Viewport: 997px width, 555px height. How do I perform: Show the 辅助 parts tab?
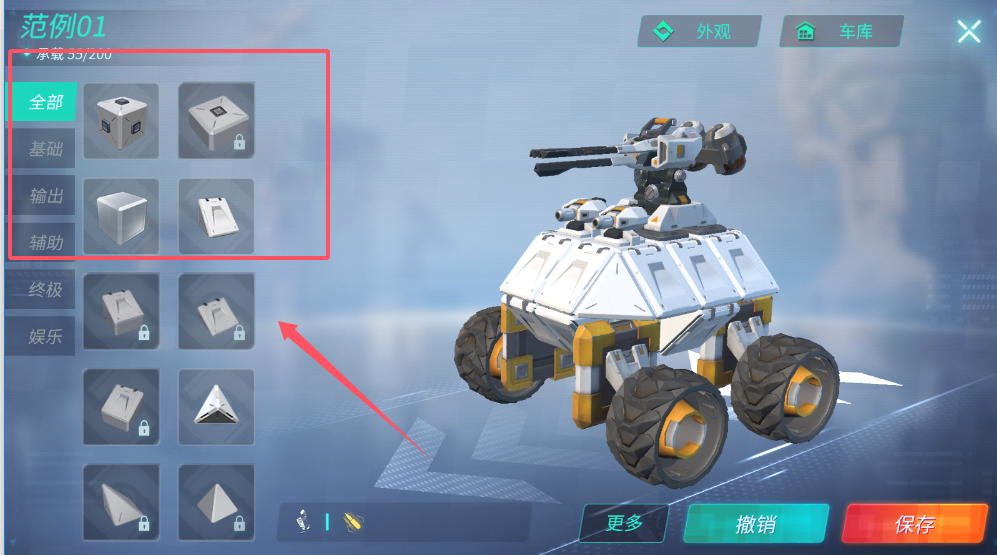coord(45,242)
